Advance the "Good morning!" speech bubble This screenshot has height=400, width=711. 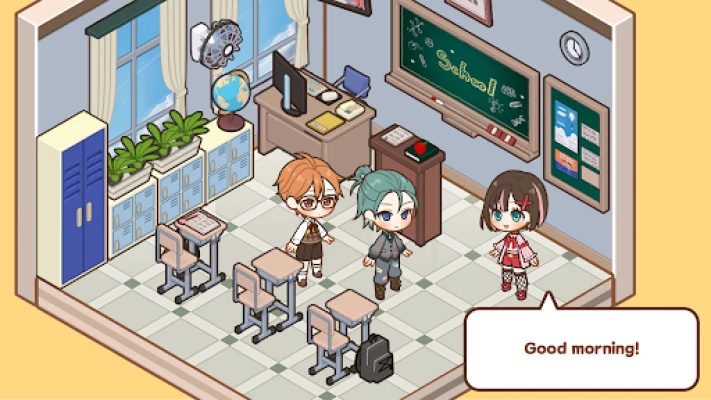[581, 349]
